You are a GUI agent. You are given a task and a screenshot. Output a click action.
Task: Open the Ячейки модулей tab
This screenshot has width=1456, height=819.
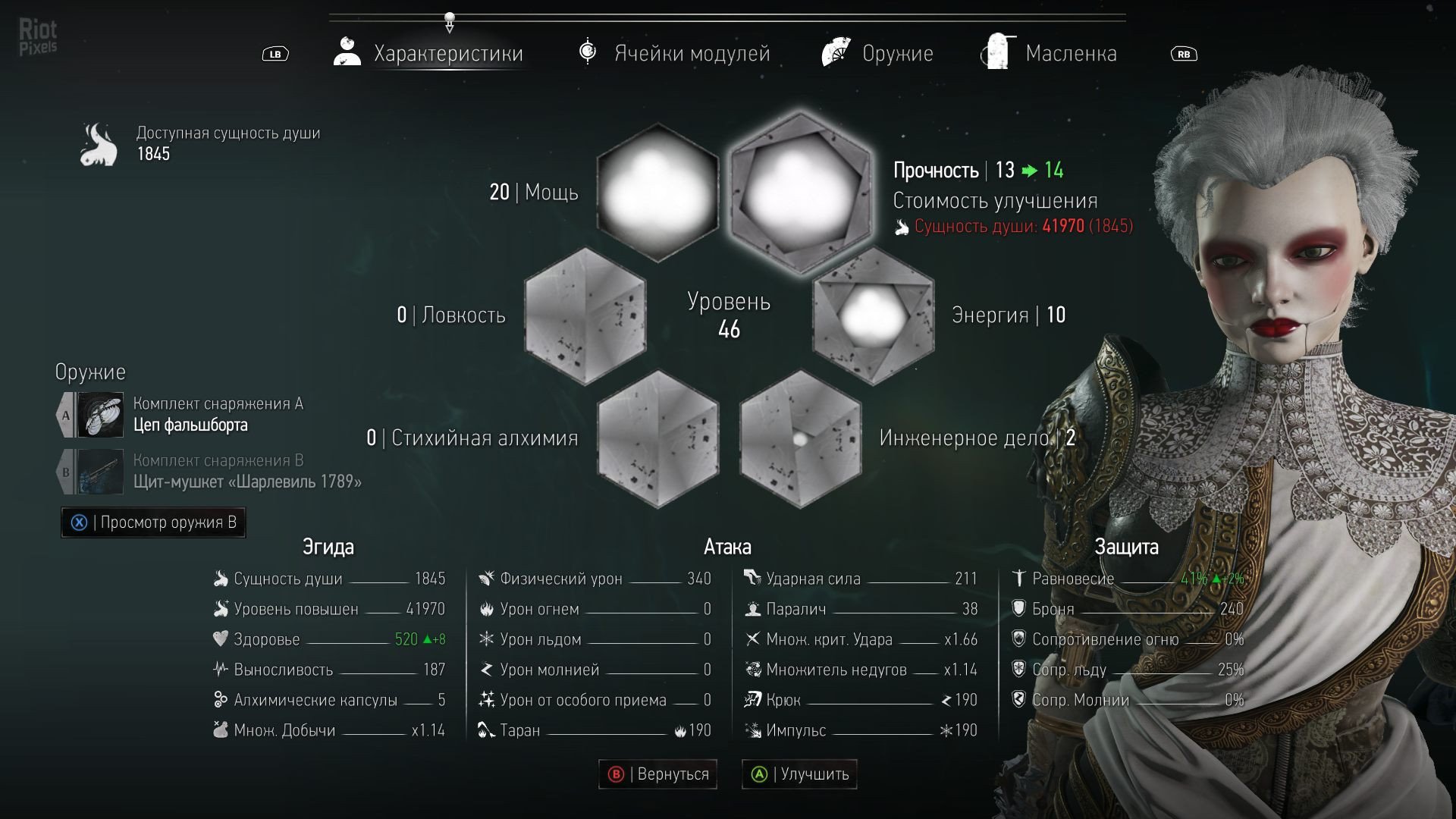tap(674, 53)
